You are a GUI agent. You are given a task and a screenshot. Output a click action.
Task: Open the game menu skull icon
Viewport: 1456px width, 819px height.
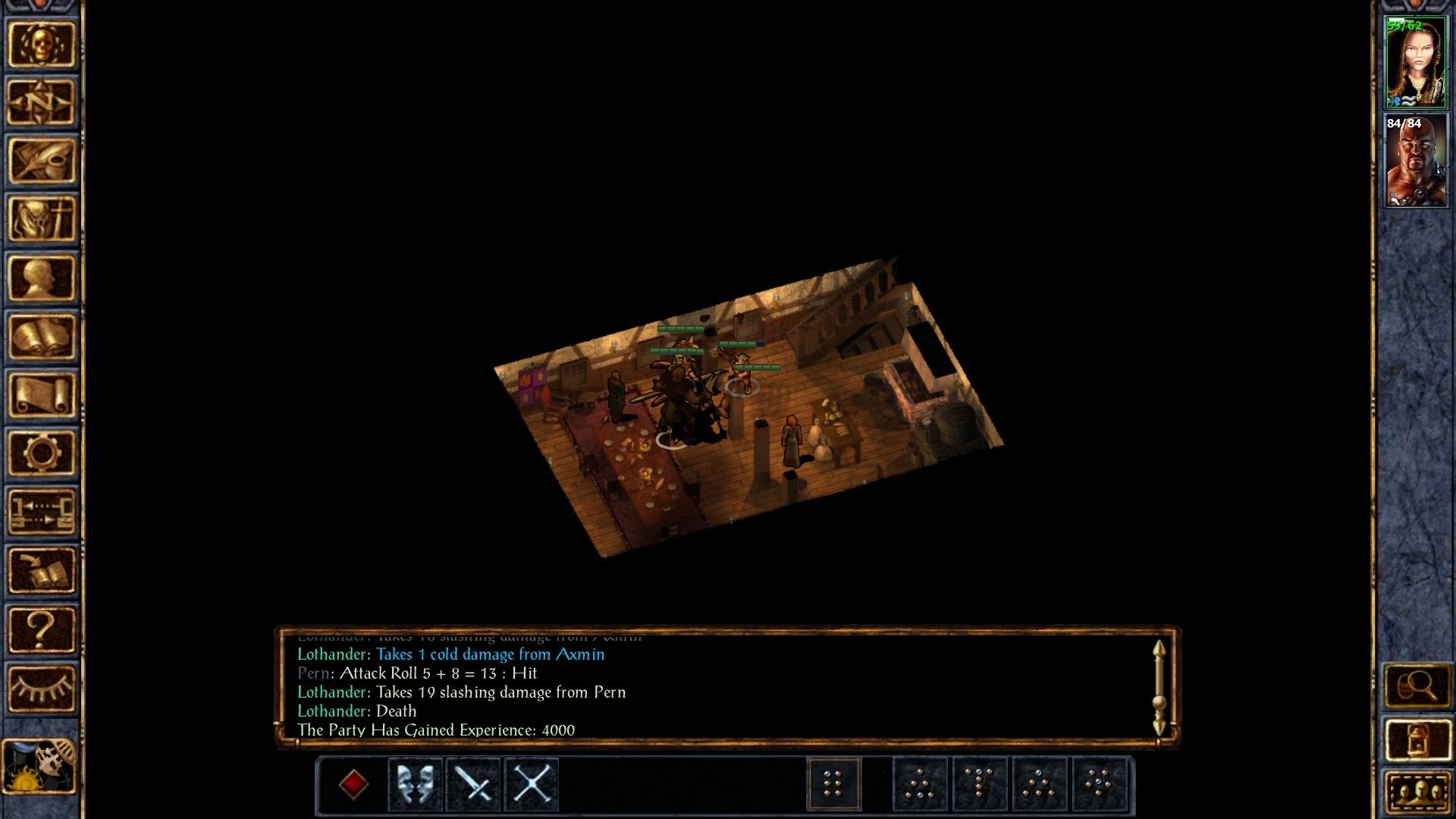(42, 44)
